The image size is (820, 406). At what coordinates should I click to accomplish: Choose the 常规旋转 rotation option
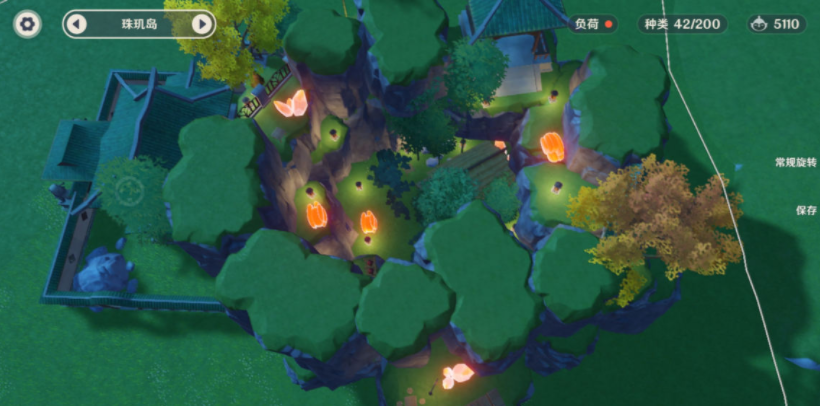click(x=795, y=162)
